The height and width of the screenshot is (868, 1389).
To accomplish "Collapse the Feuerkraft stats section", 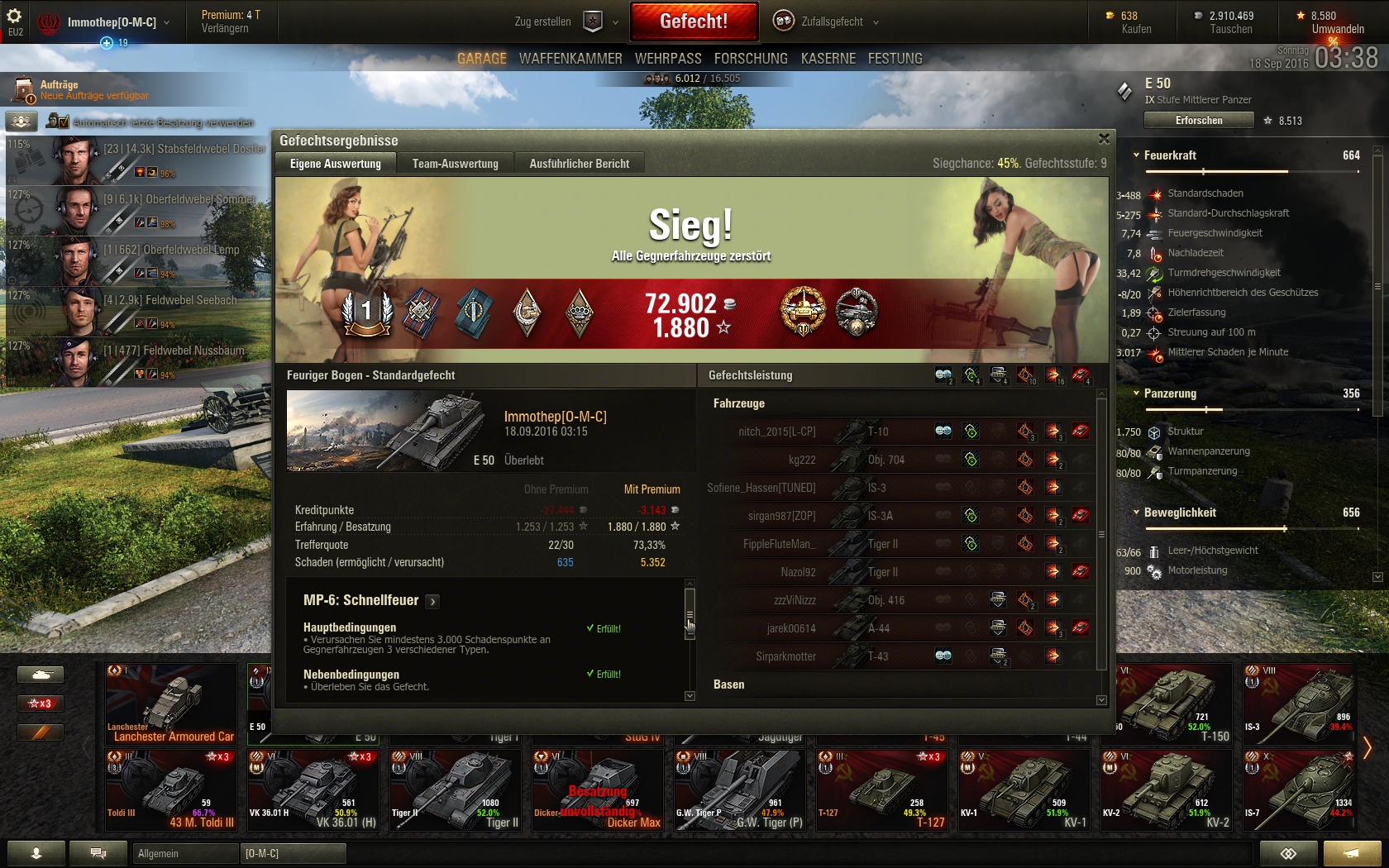I will (x=1137, y=155).
